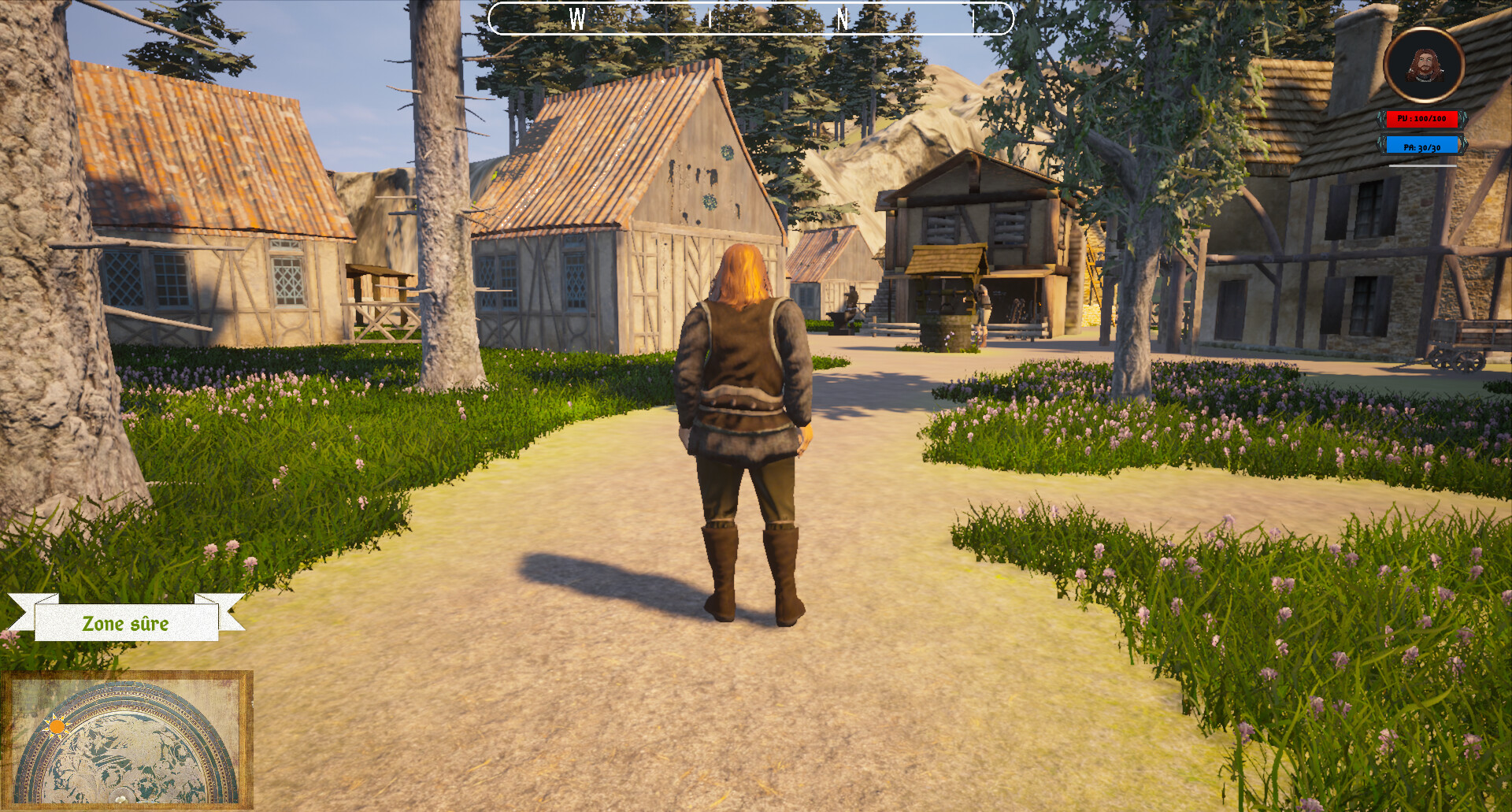Click the W marker on the compass bar
Screen dimensions: 1512x812
point(579,20)
